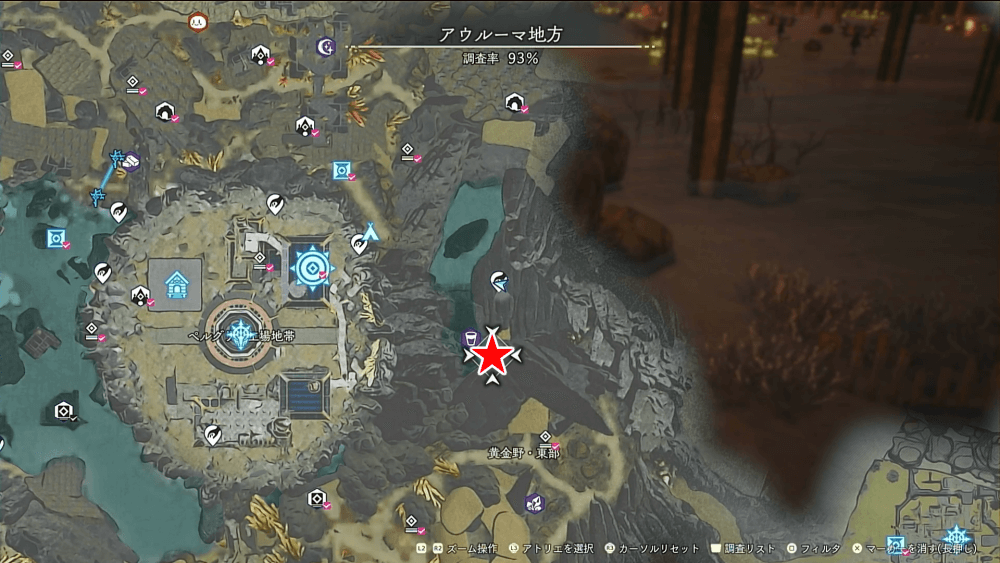Choose the アトリエを選択 option

click(545, 548)
